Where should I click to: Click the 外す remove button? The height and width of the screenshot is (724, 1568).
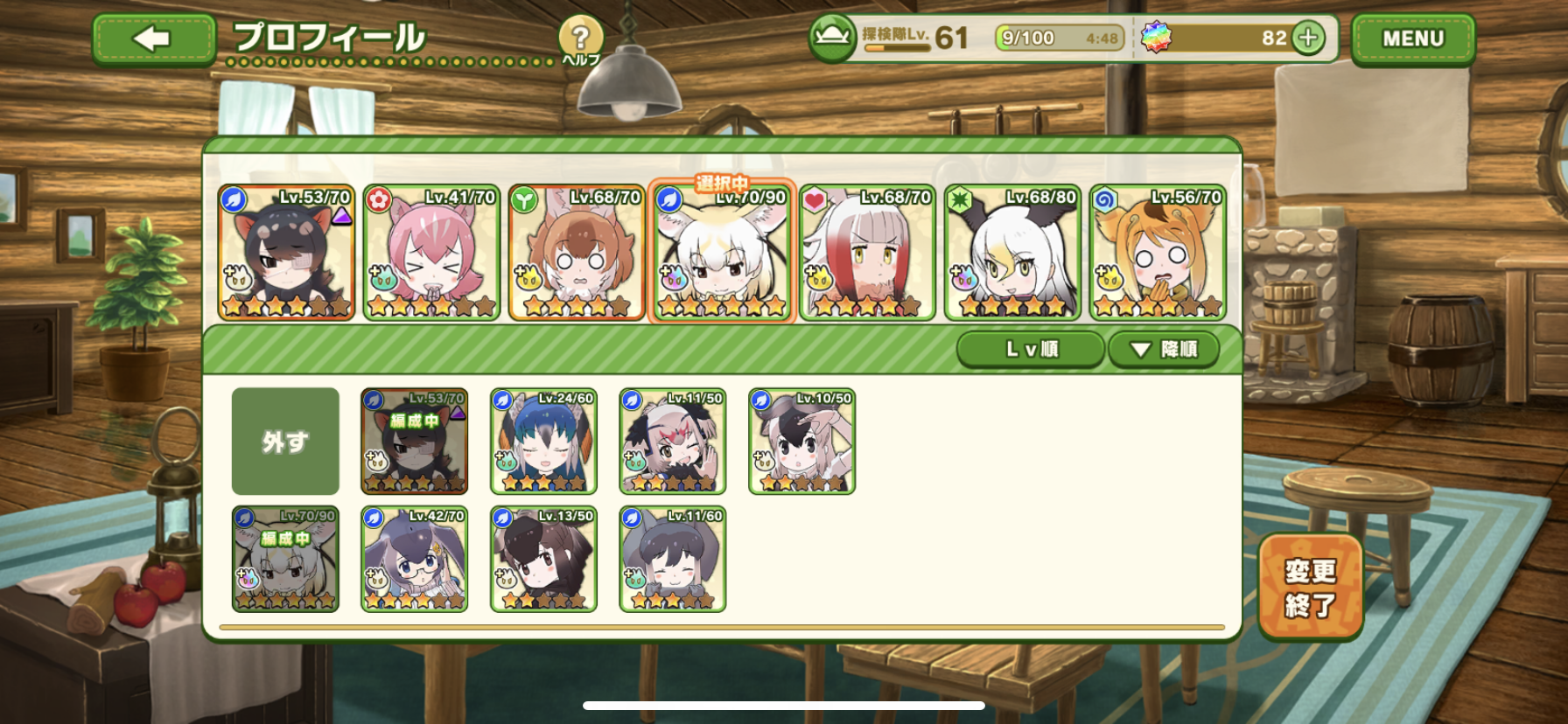tap(285, 442)
